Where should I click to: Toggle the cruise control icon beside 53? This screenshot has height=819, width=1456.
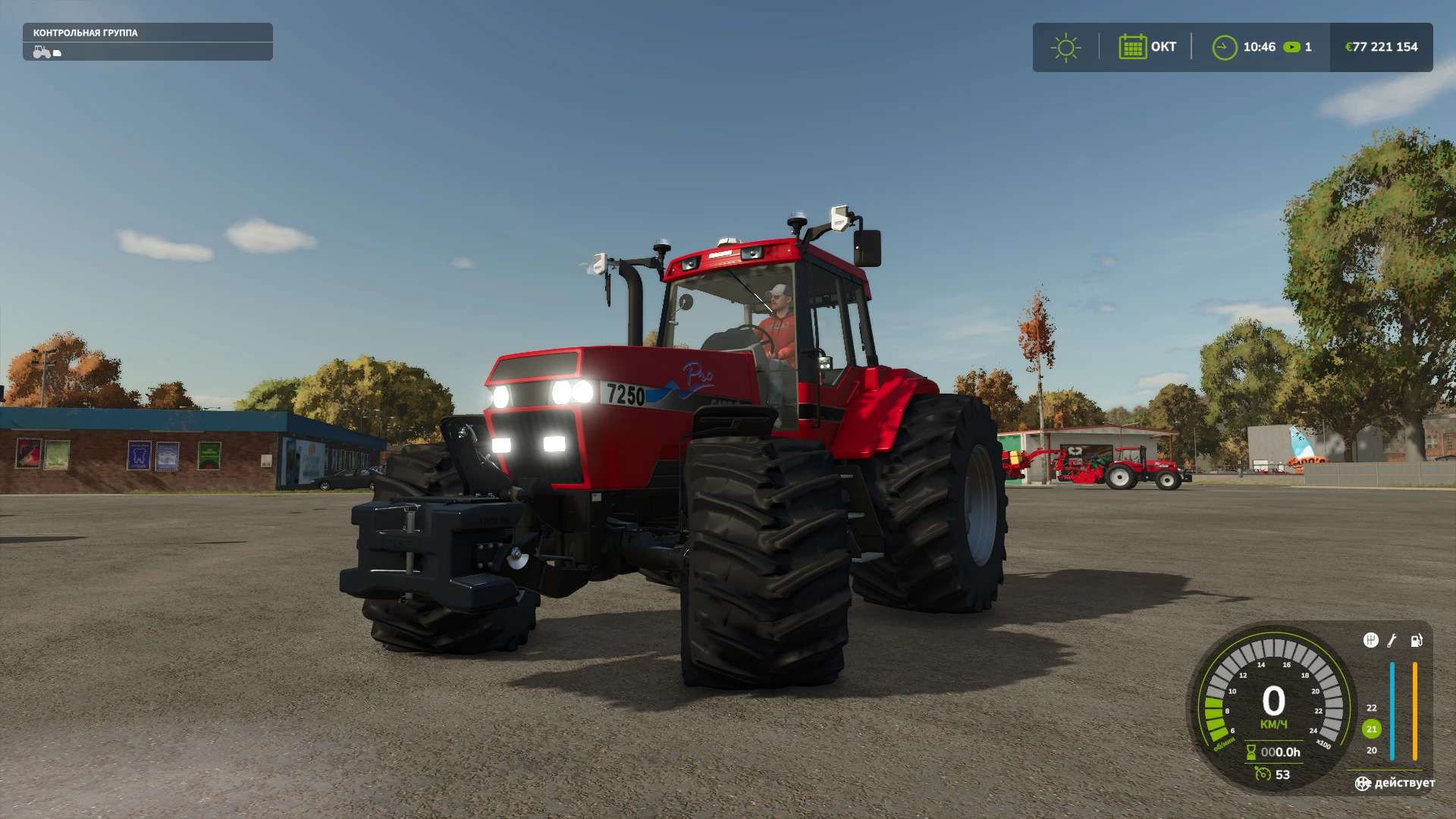(x=1263, y=773)
